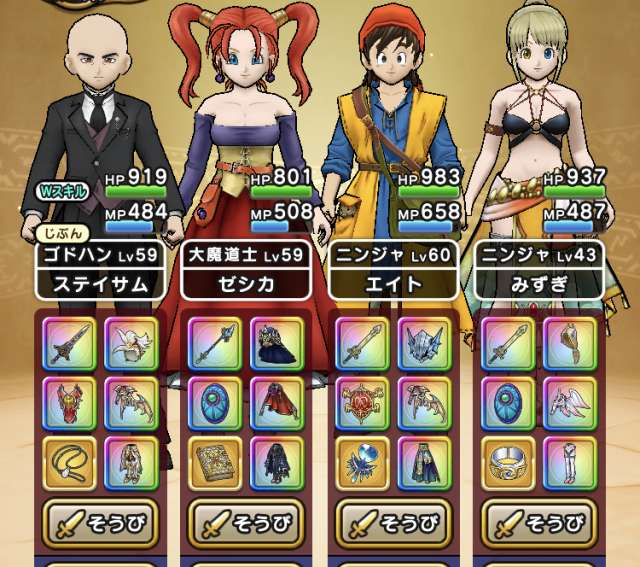The width and height of the screenshot is (640, 567).
Task: Select ステイサム's red winged shield slot
Action: click(70, 403)
